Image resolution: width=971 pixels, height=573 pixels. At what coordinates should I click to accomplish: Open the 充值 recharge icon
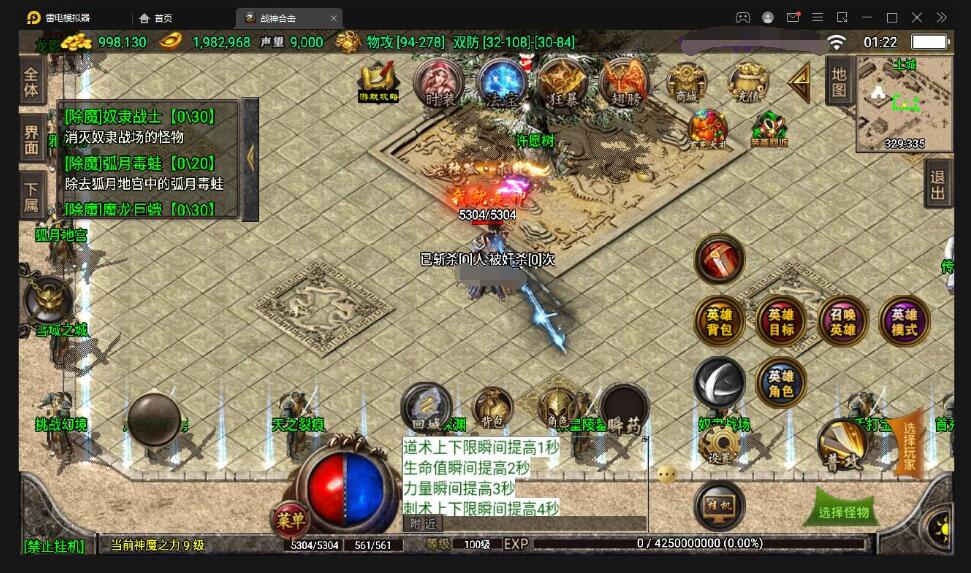click(x=747, y=83)
